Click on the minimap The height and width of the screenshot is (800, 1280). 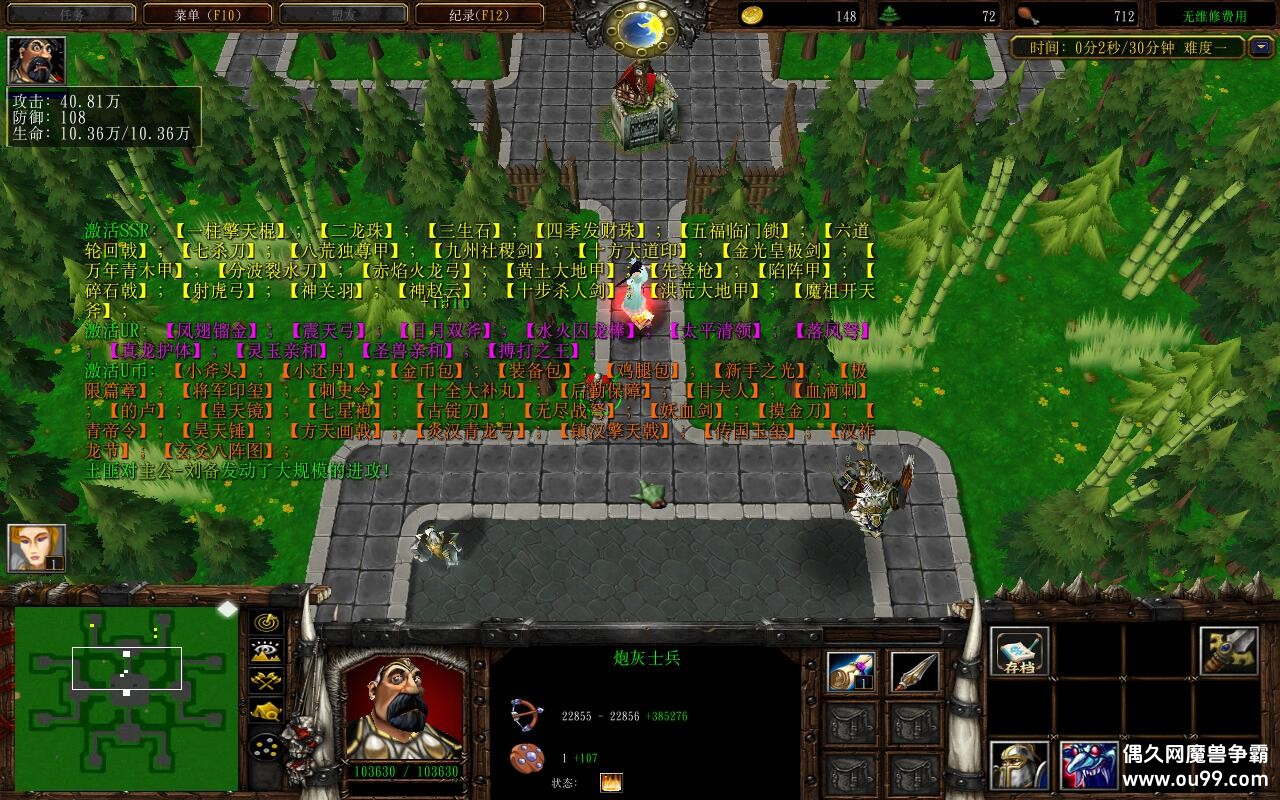[126, 697]
